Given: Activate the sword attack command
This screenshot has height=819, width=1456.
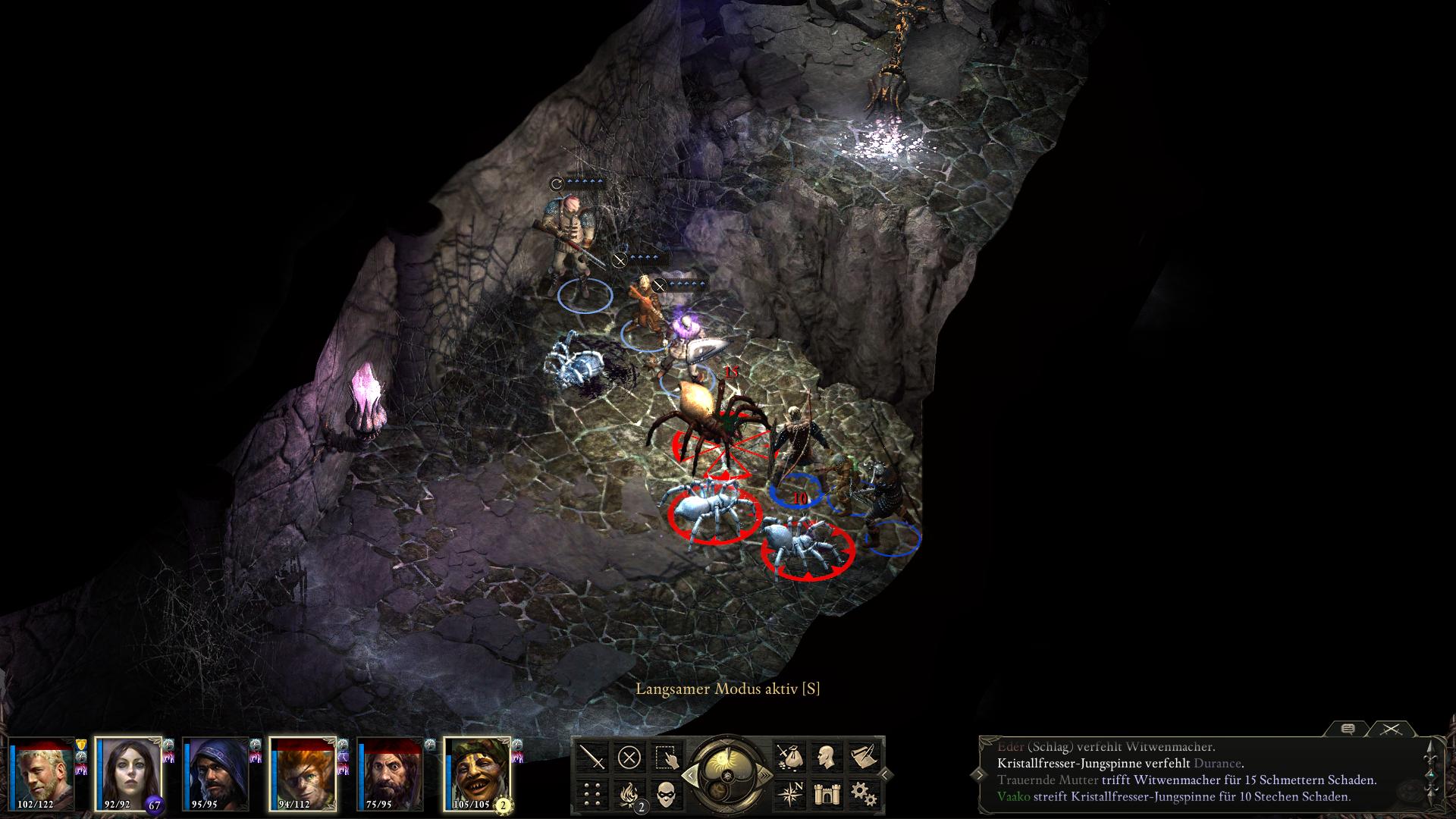Looking at the screenshot, I should pyautogui.click(x=592, y=757).
